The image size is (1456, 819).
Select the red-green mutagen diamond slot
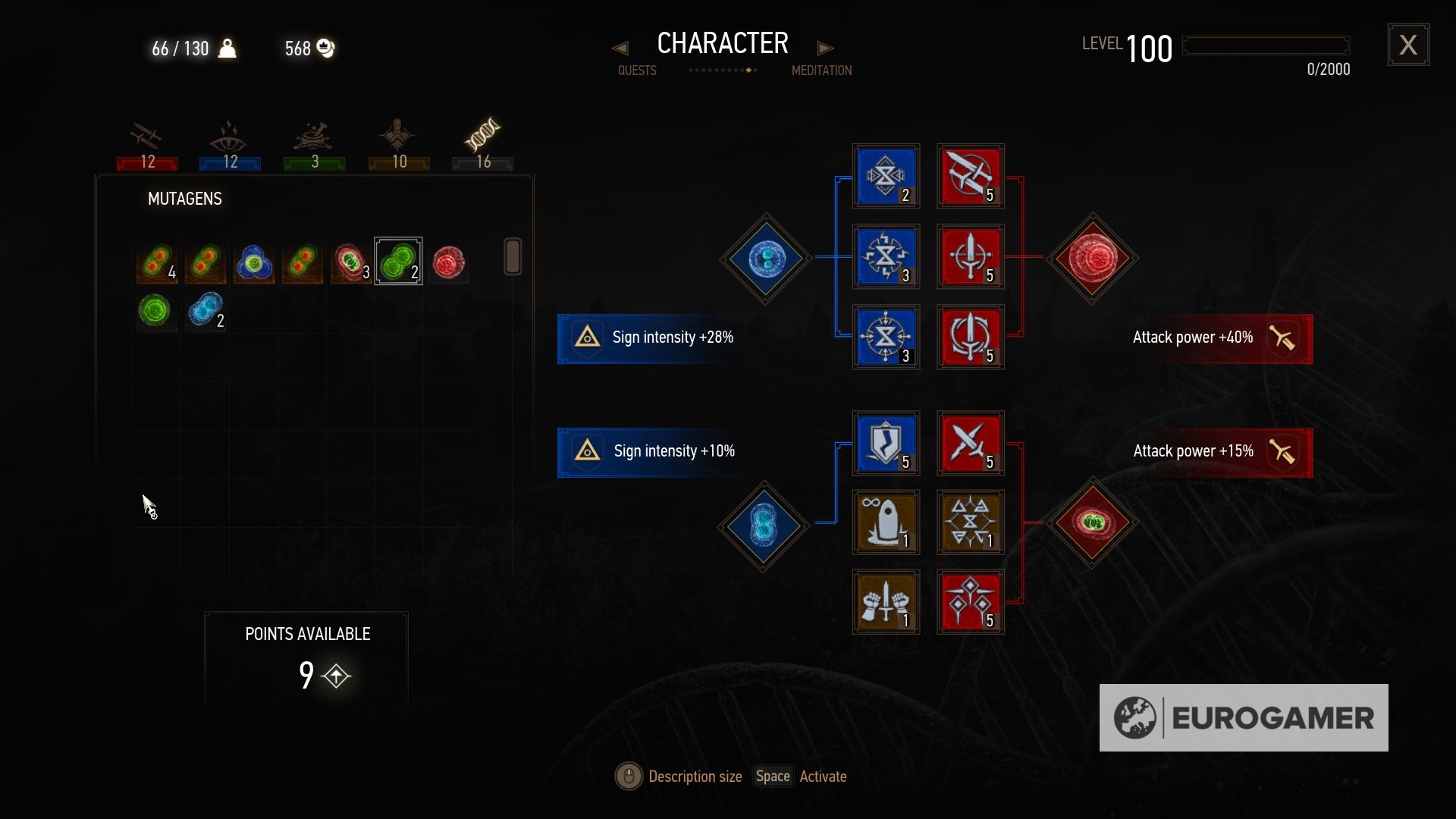pos(1092,522)
